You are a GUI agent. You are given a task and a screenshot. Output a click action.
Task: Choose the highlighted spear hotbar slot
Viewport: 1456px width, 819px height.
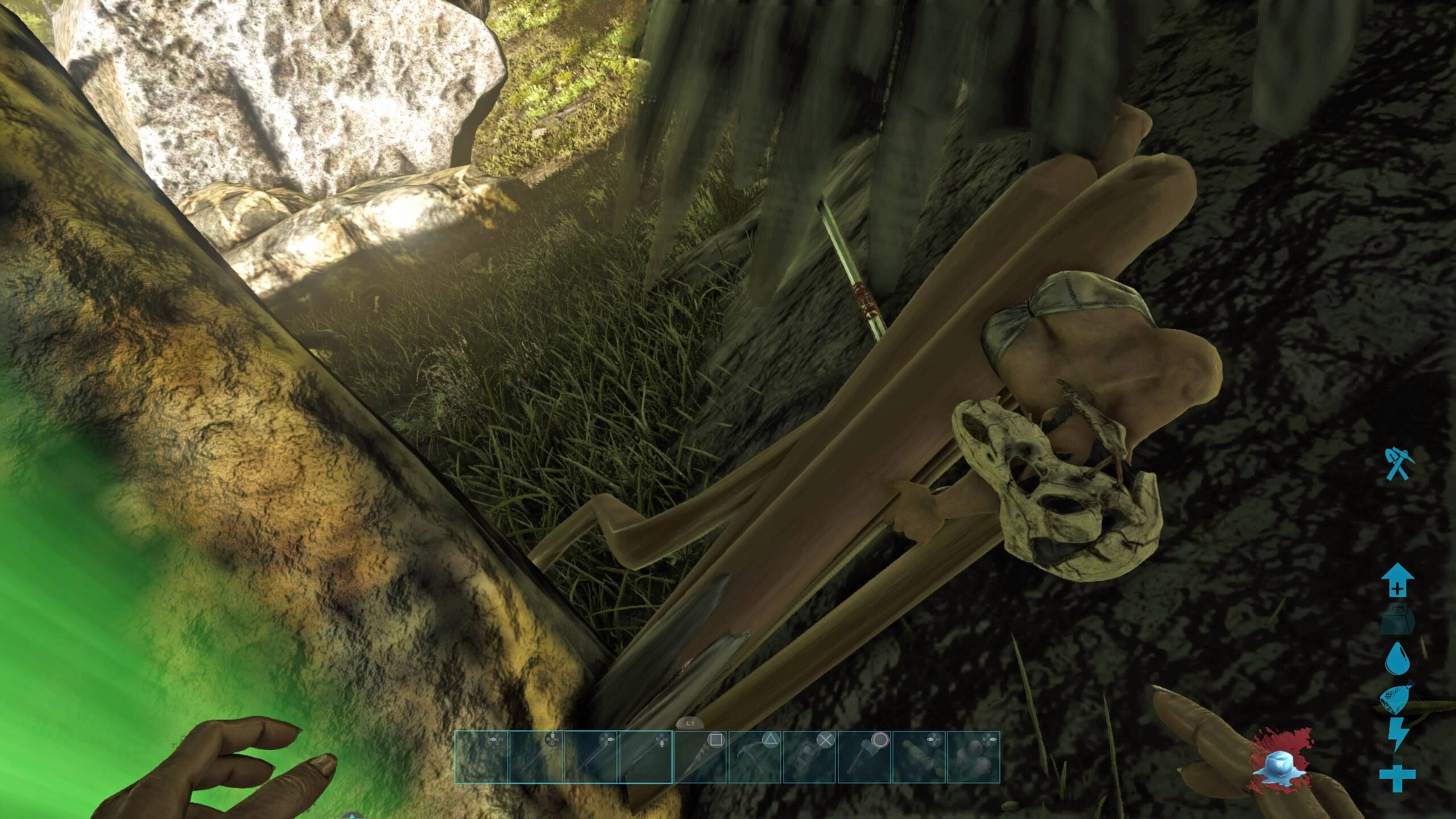click(646, 758)
